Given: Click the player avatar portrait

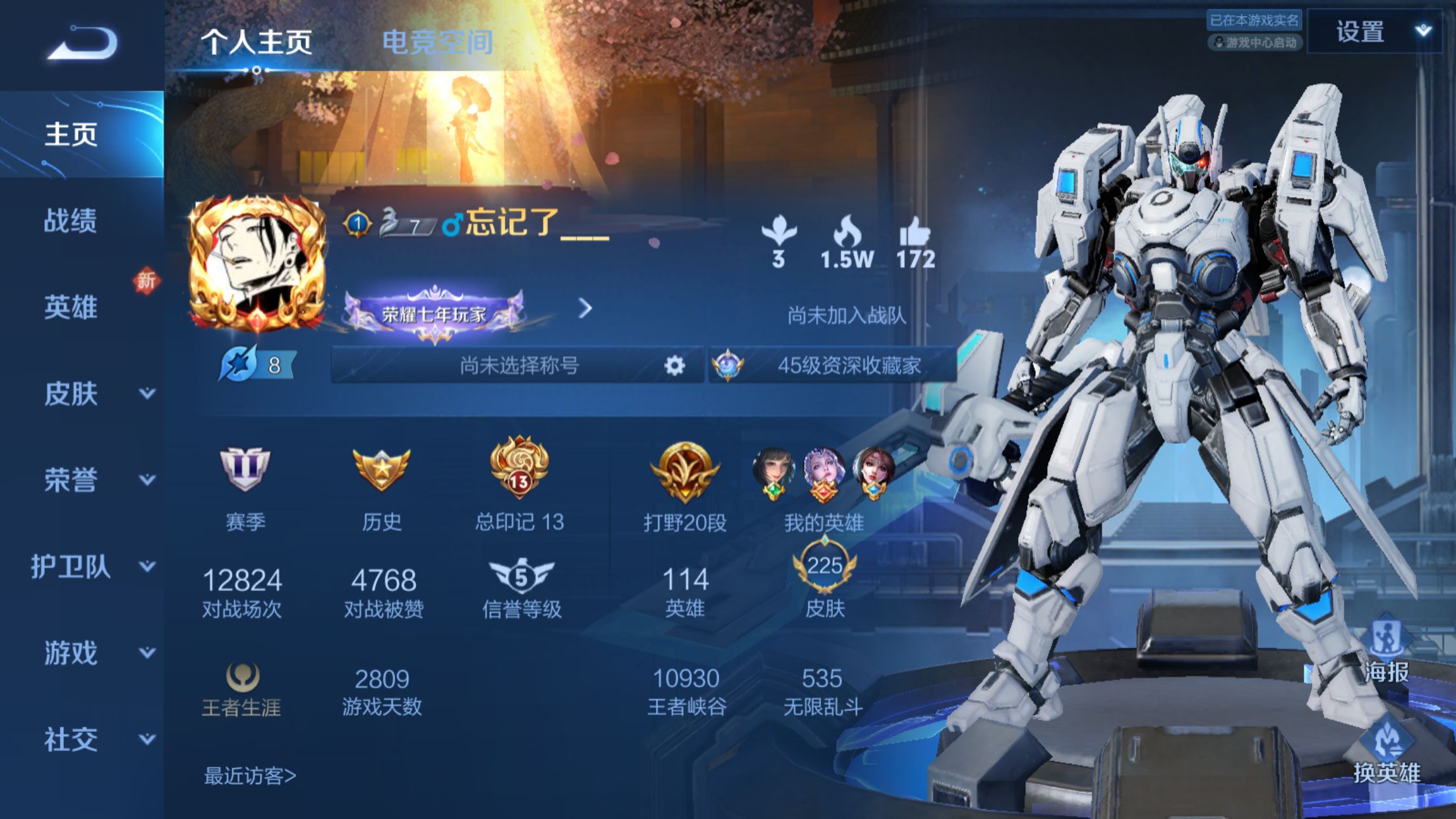Looking at the screenshot, I should pos(257,264).
